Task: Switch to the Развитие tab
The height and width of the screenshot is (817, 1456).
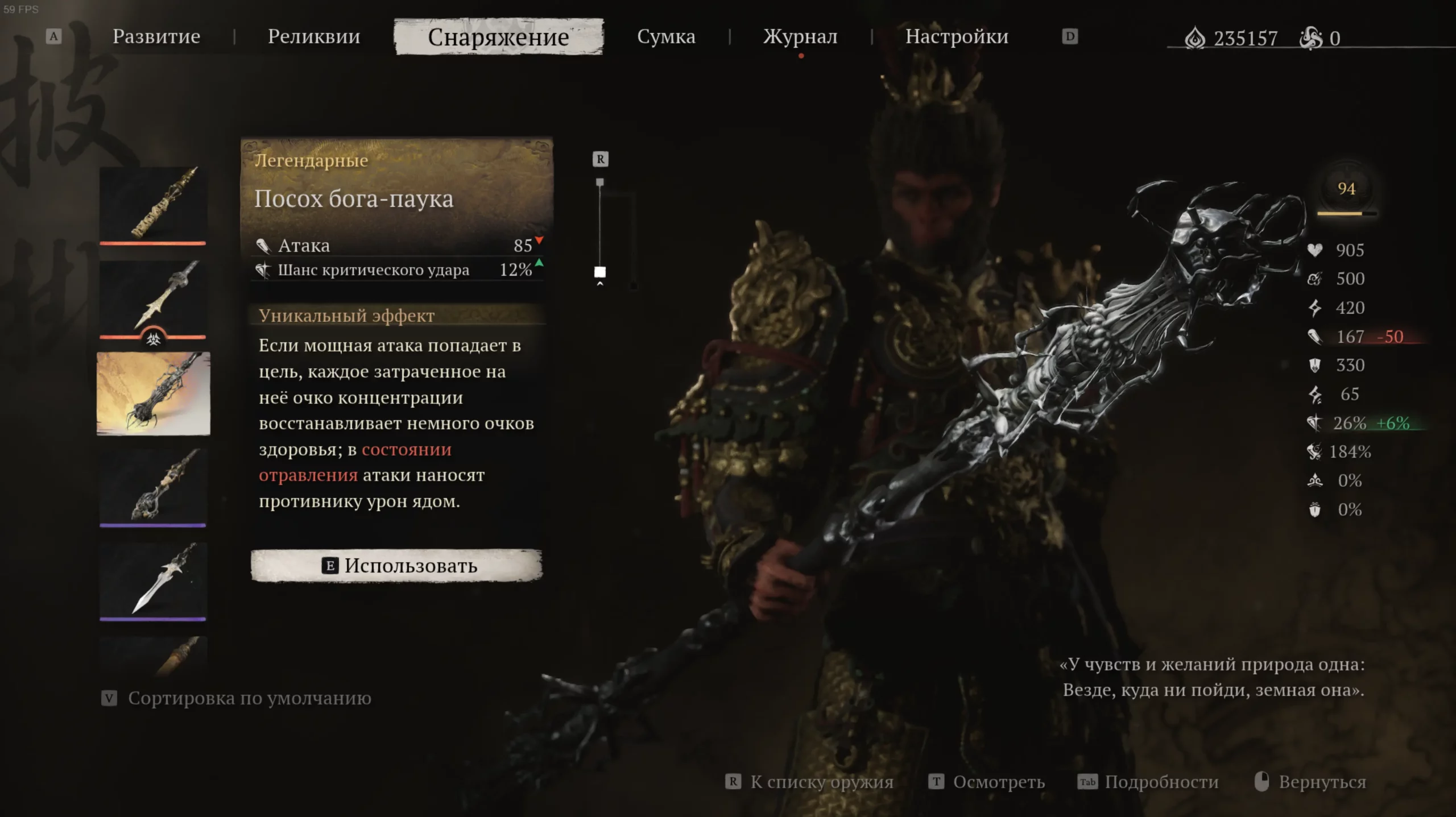Action: 156,37
